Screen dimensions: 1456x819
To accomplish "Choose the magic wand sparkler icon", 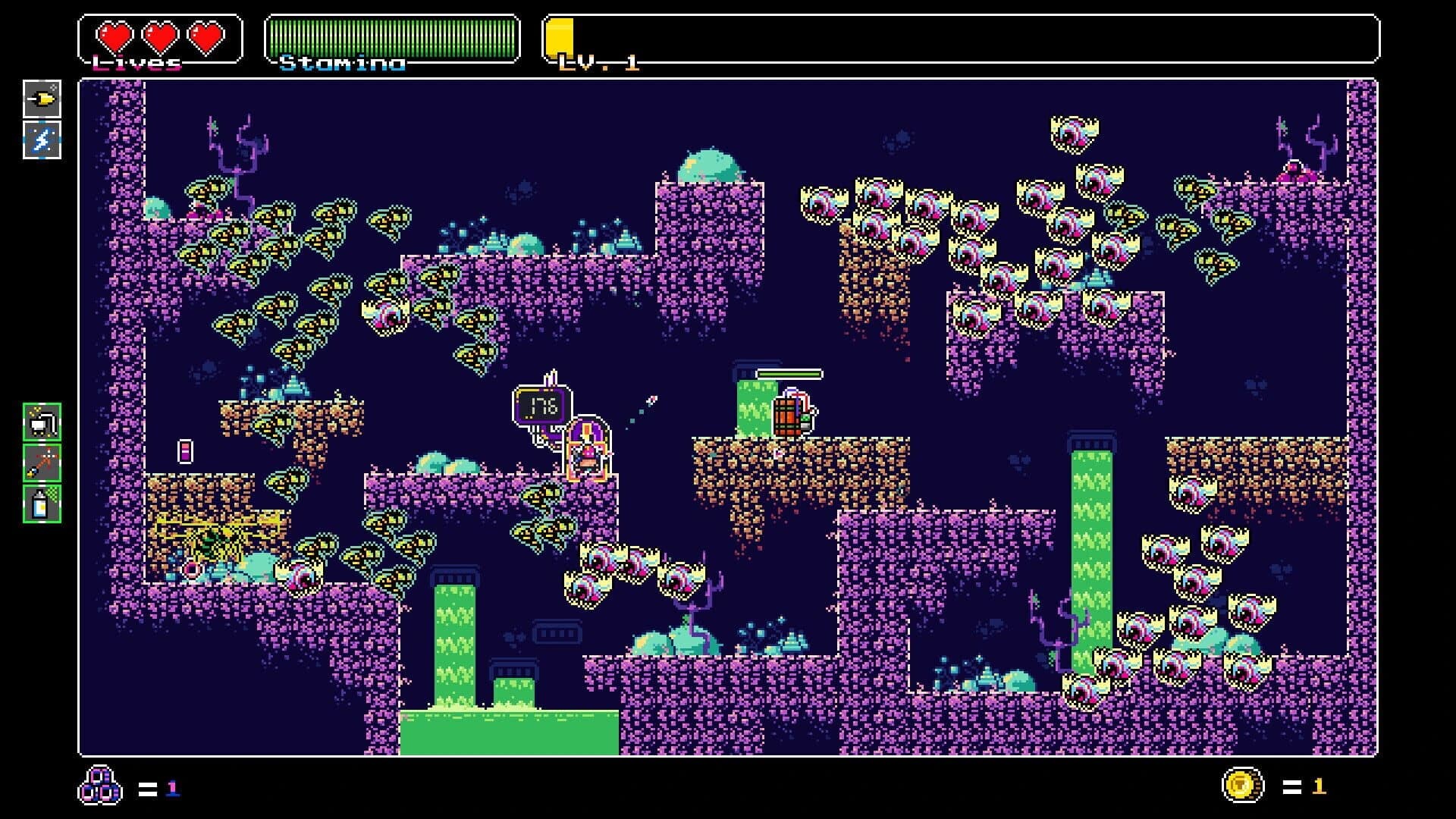I will pyautogui.click(x=43, y=465).
